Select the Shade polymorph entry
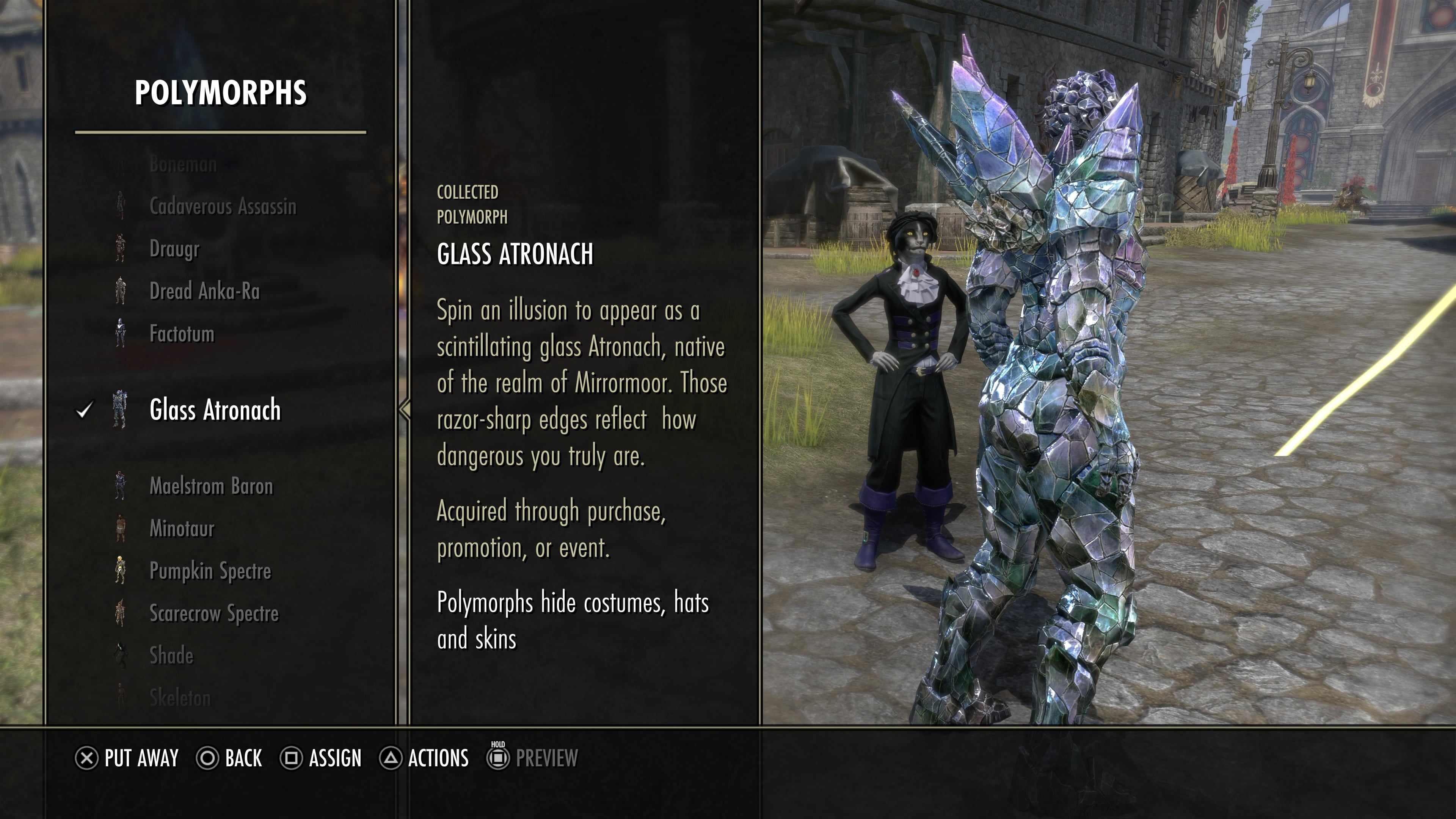1456x819 pixels. (171, 656)
